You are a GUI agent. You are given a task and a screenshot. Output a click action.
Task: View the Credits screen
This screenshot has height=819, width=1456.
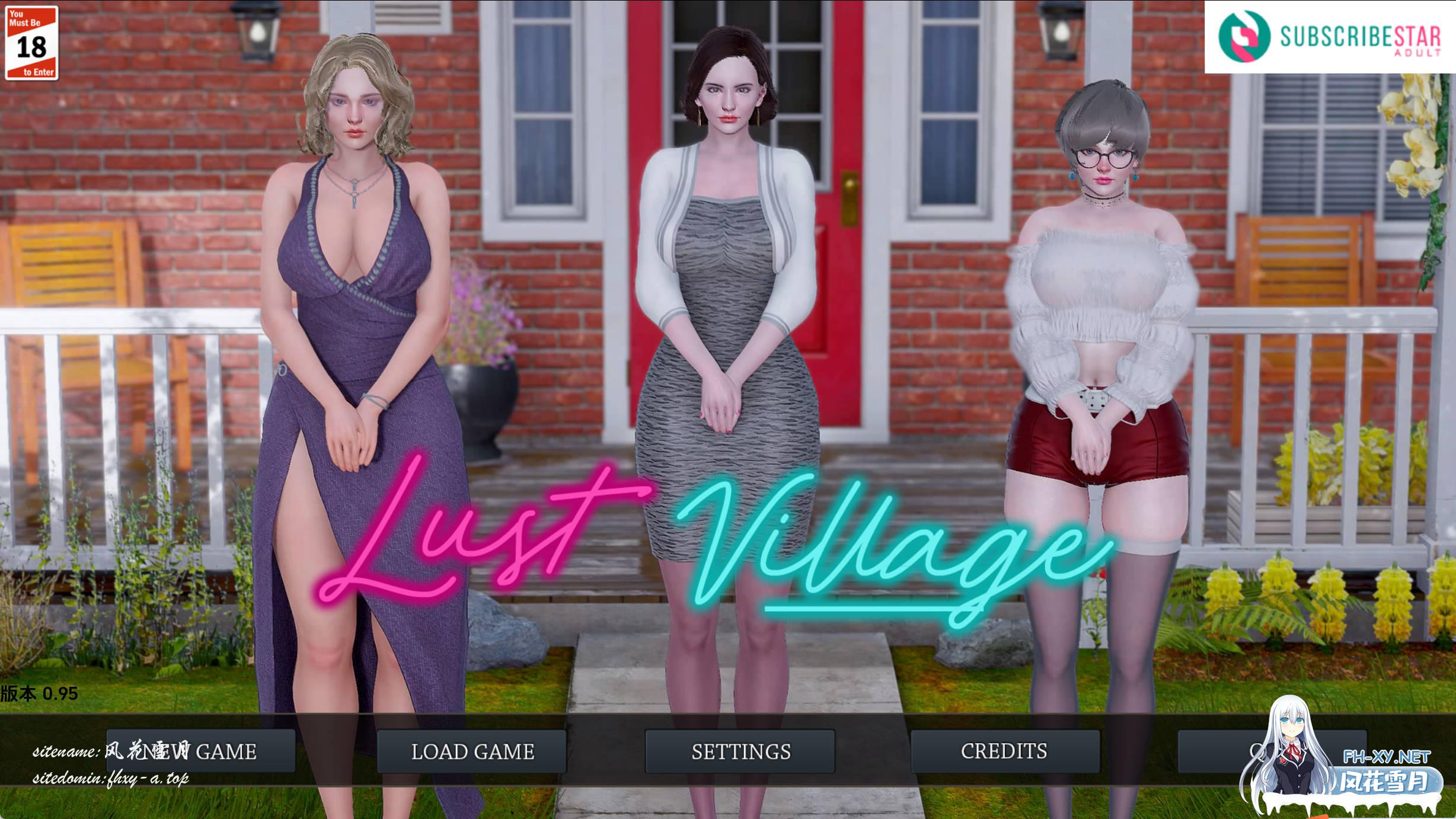(1005, 751)
